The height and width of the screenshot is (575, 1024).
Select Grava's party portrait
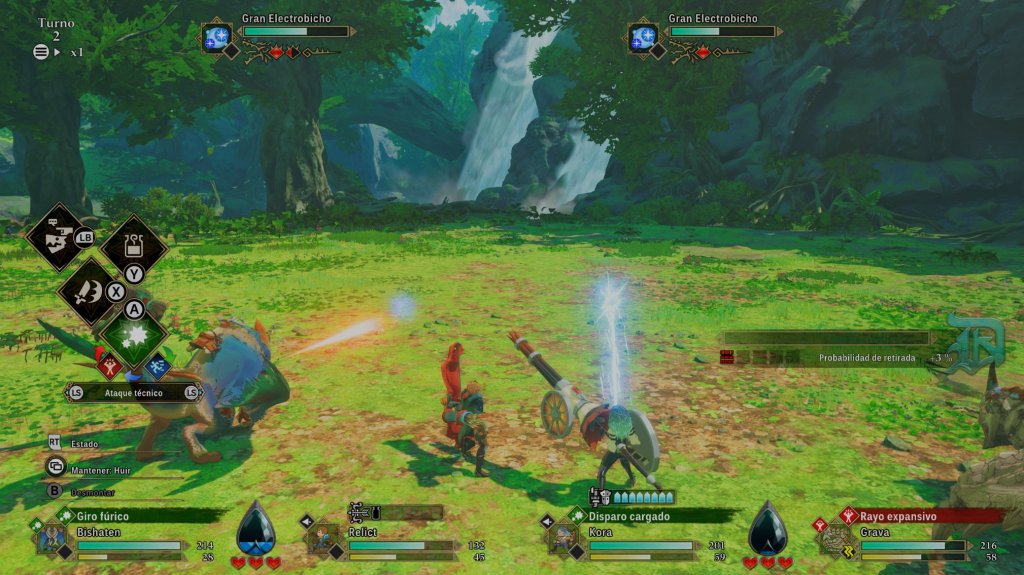coord(835,538)
